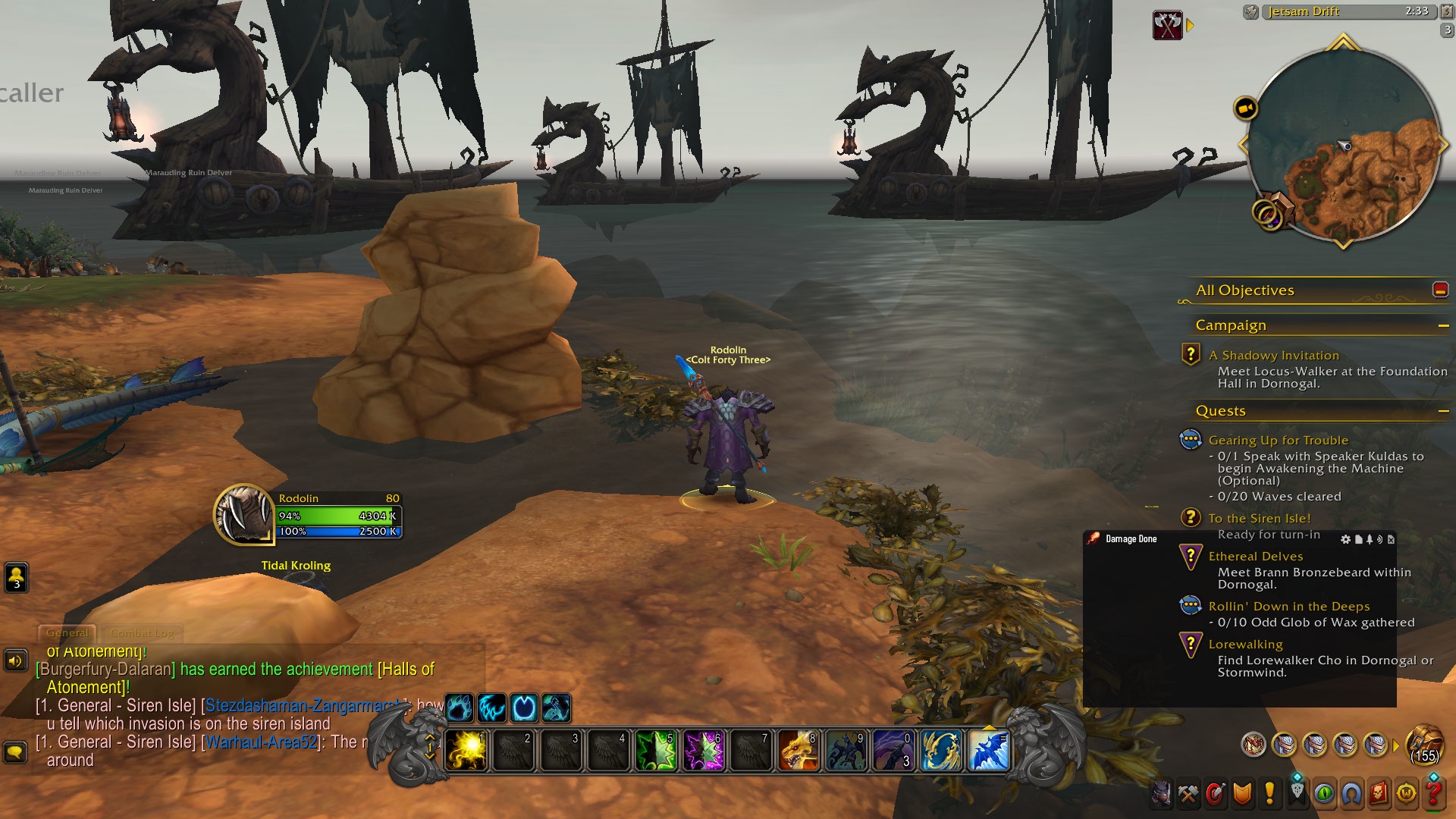The width and height of the screenshot is (1456, 819).
Task: Click the crossed axes buff icon
Action: [1167, 26]
